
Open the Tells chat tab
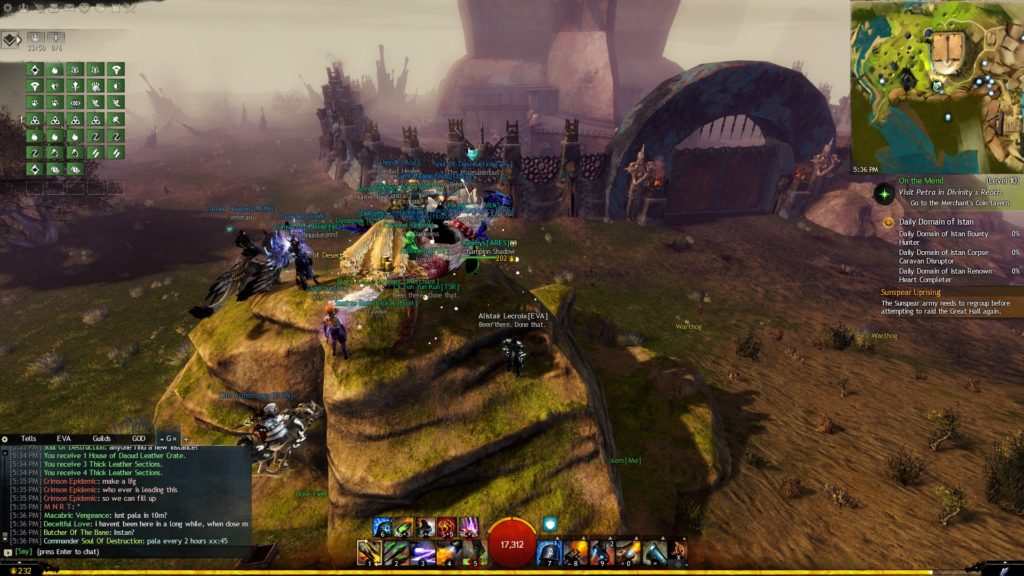pos(28,438)
